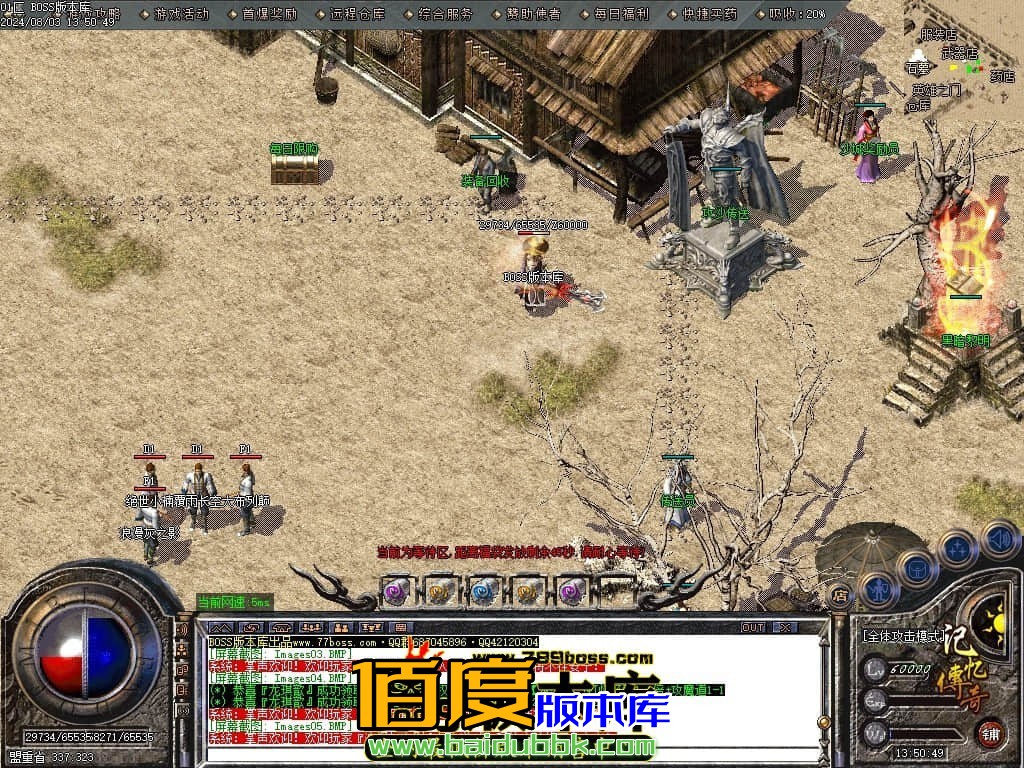Open the 游戏活动 game events menu
The height and width of the screenshot is (768, 1024).
pos(182,14)
